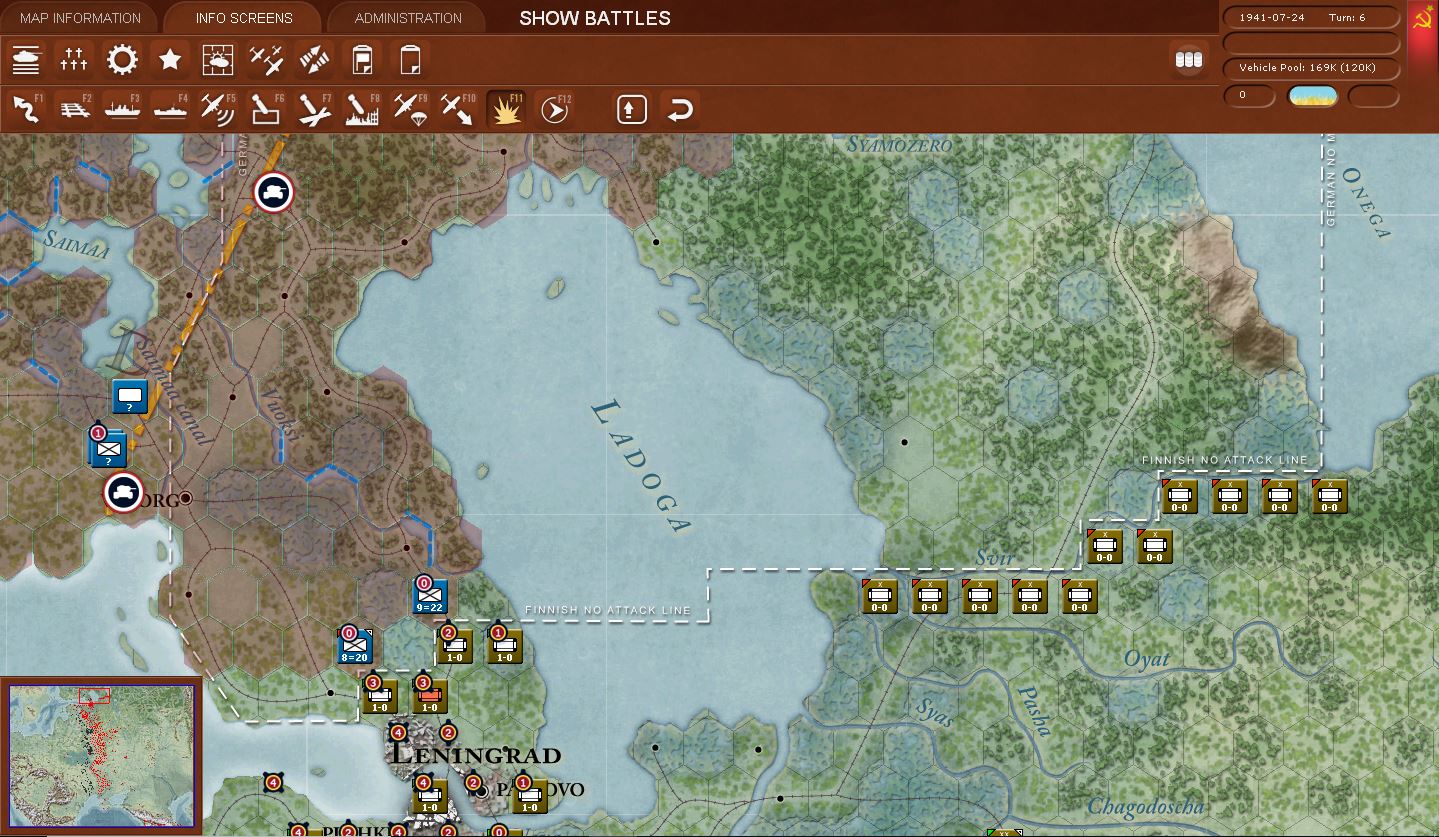The width and height of the screenshot is (1439, 837).
Task: Click the weather map icon
Action: (218, 60)
